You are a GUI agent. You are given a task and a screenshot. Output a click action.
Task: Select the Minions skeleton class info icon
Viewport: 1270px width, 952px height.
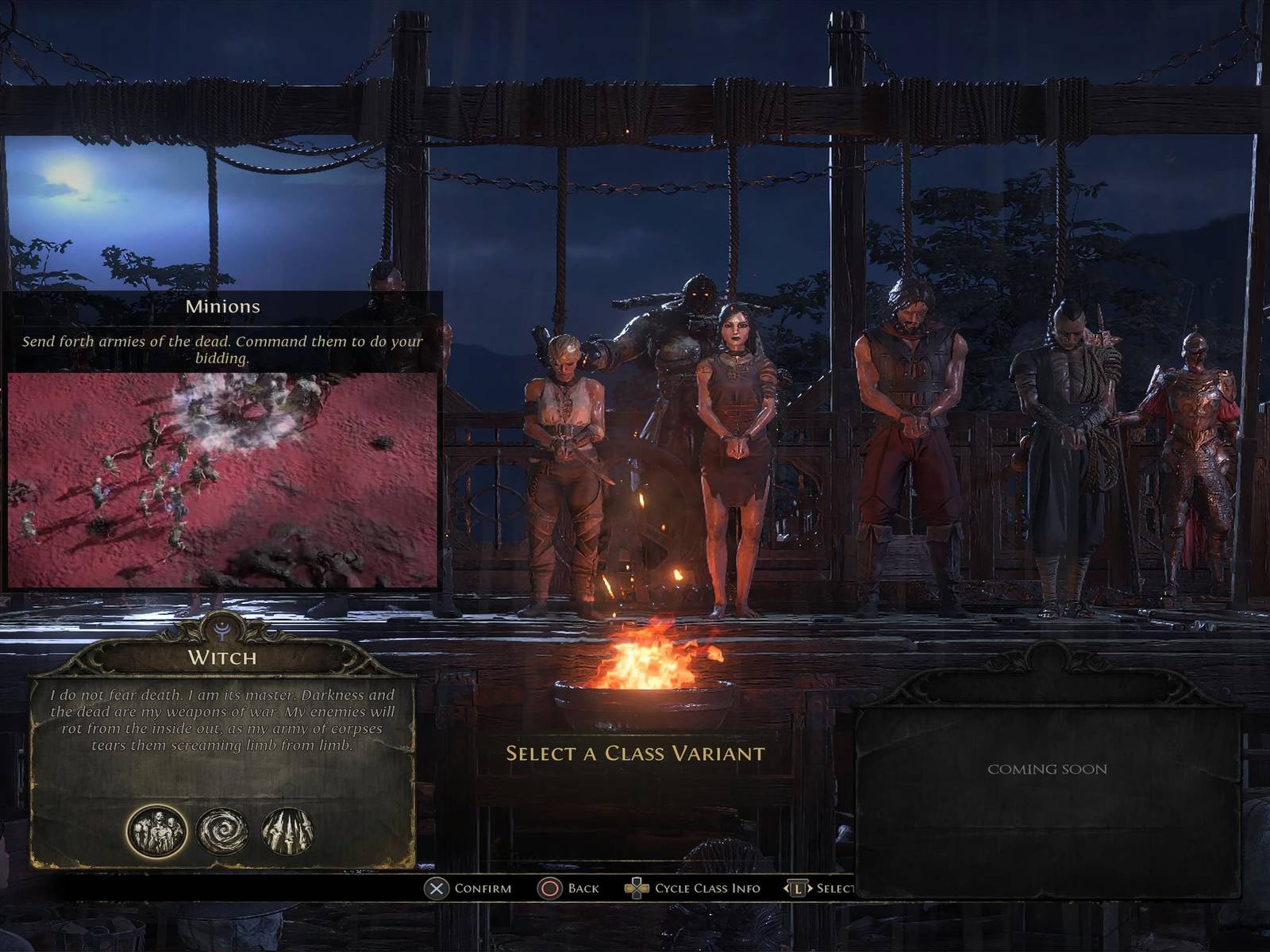(157, 831)
